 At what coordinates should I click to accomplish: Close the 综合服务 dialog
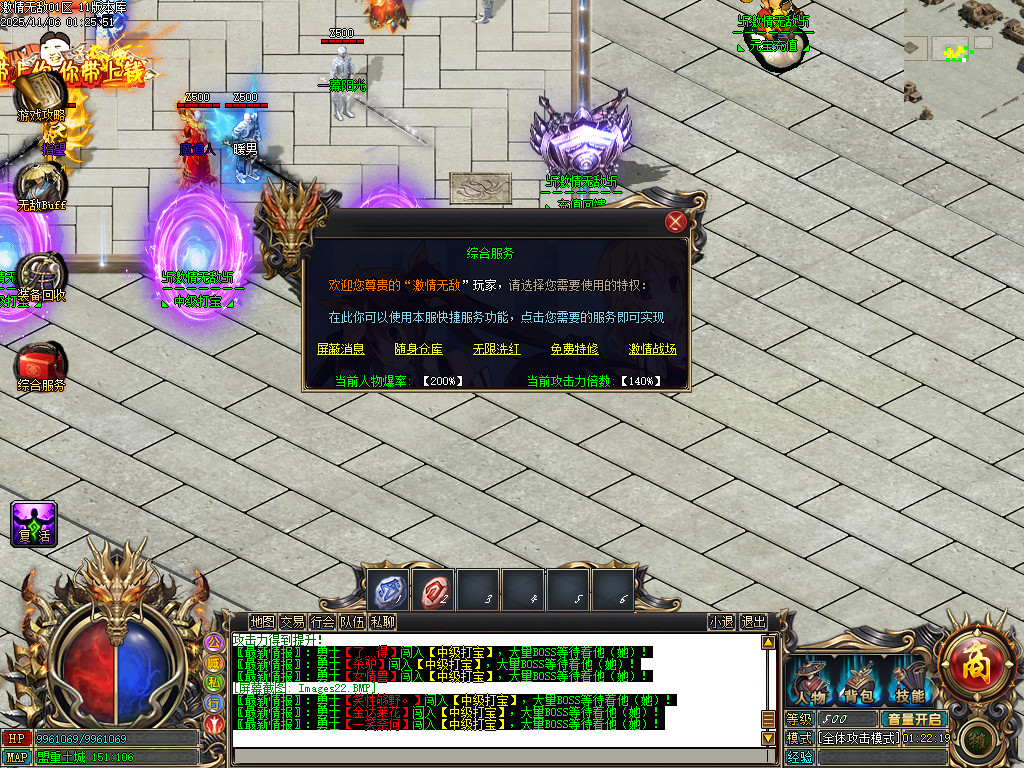pos(677,222)
